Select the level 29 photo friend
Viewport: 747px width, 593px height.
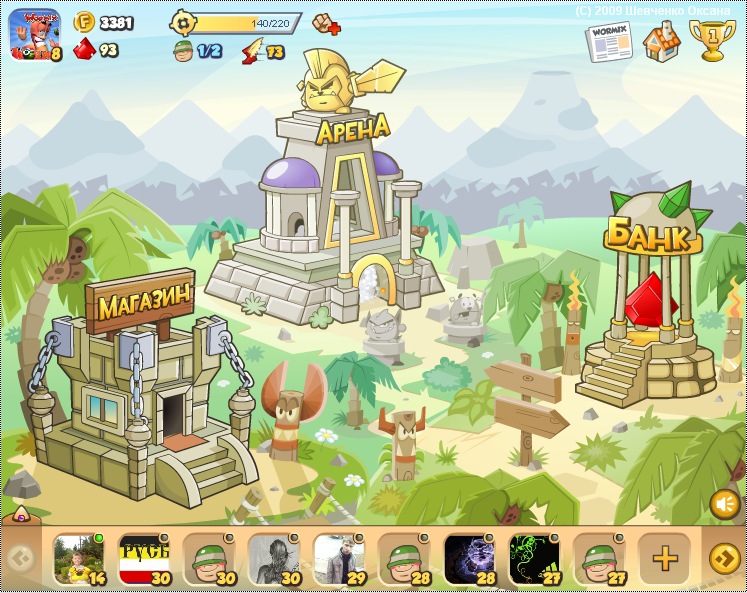(339, 559)
